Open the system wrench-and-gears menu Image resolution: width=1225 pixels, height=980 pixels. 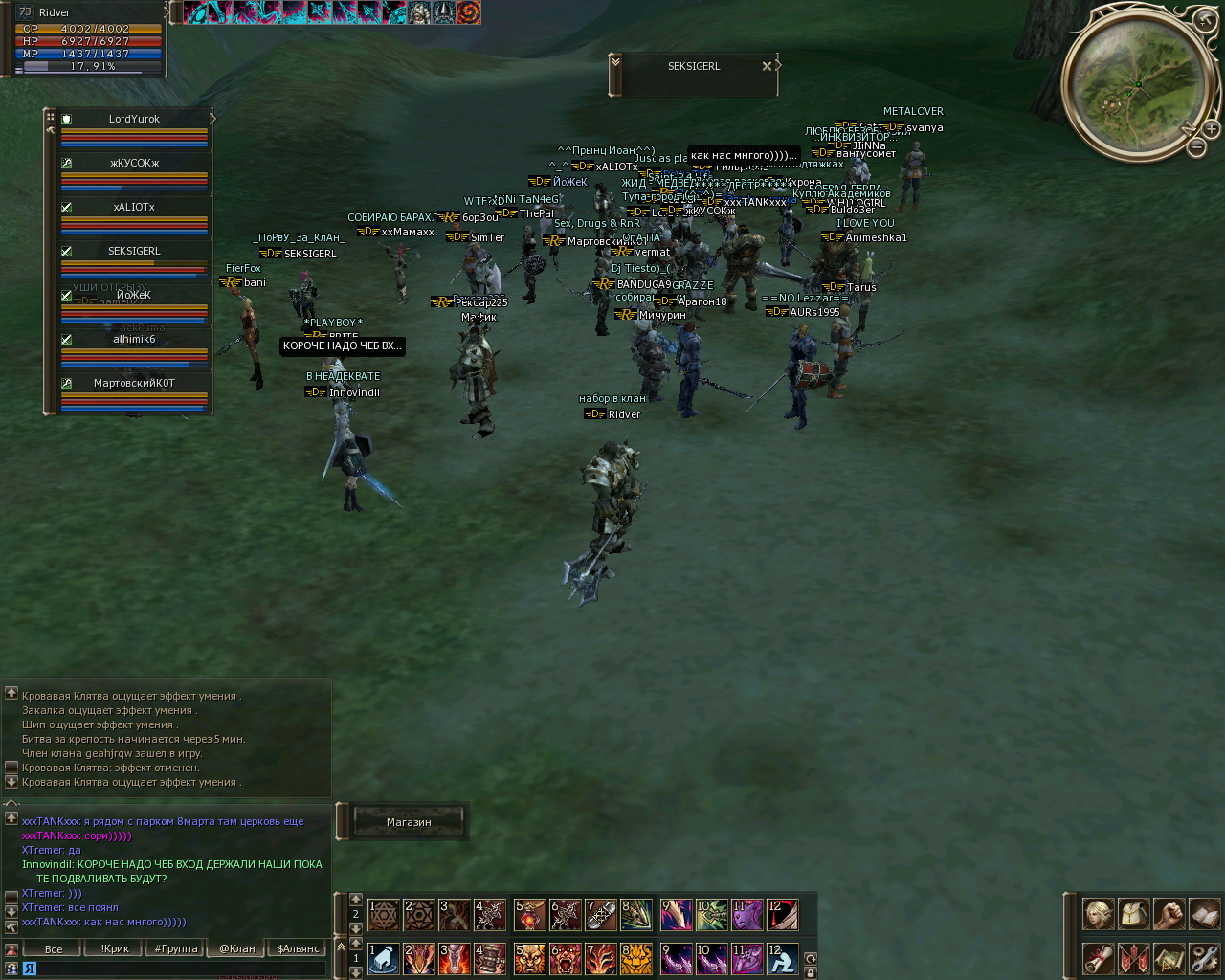tap(1204, 958)
